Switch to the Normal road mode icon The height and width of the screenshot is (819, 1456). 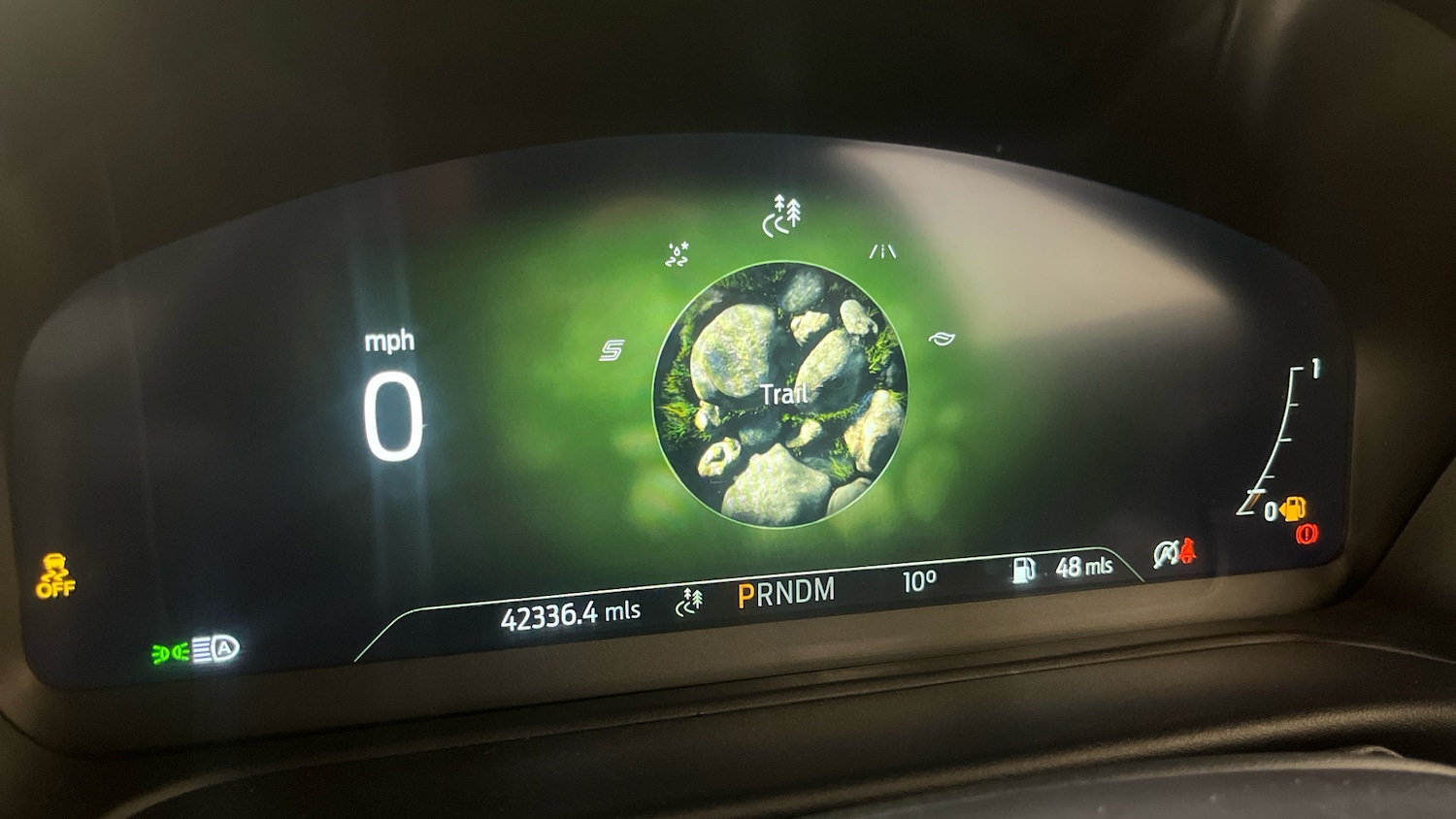(882, 252)
